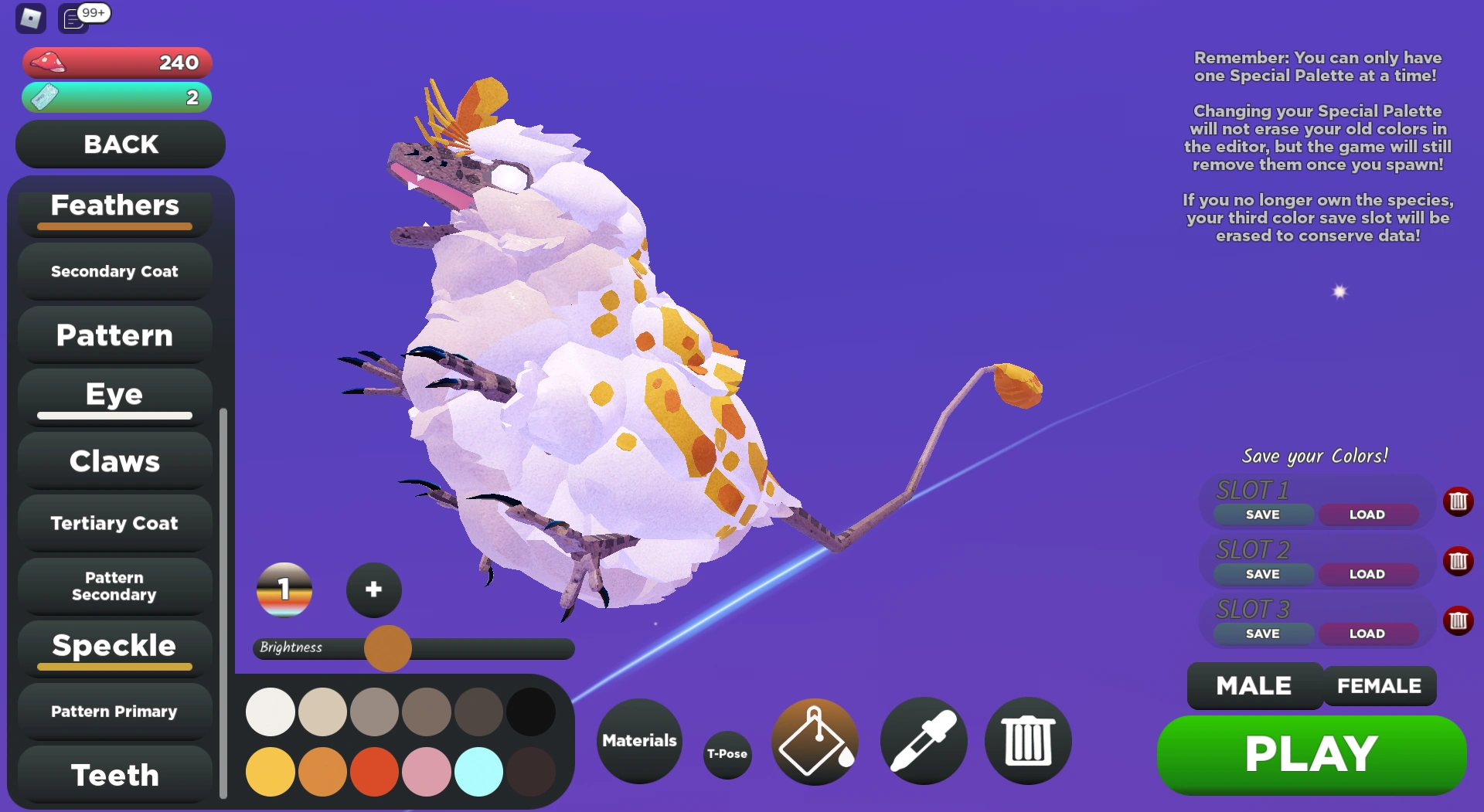Click the meat icon on the health bar
Image resolution: width=1484 pixels, height=812 pixels.
pos(46,62)
